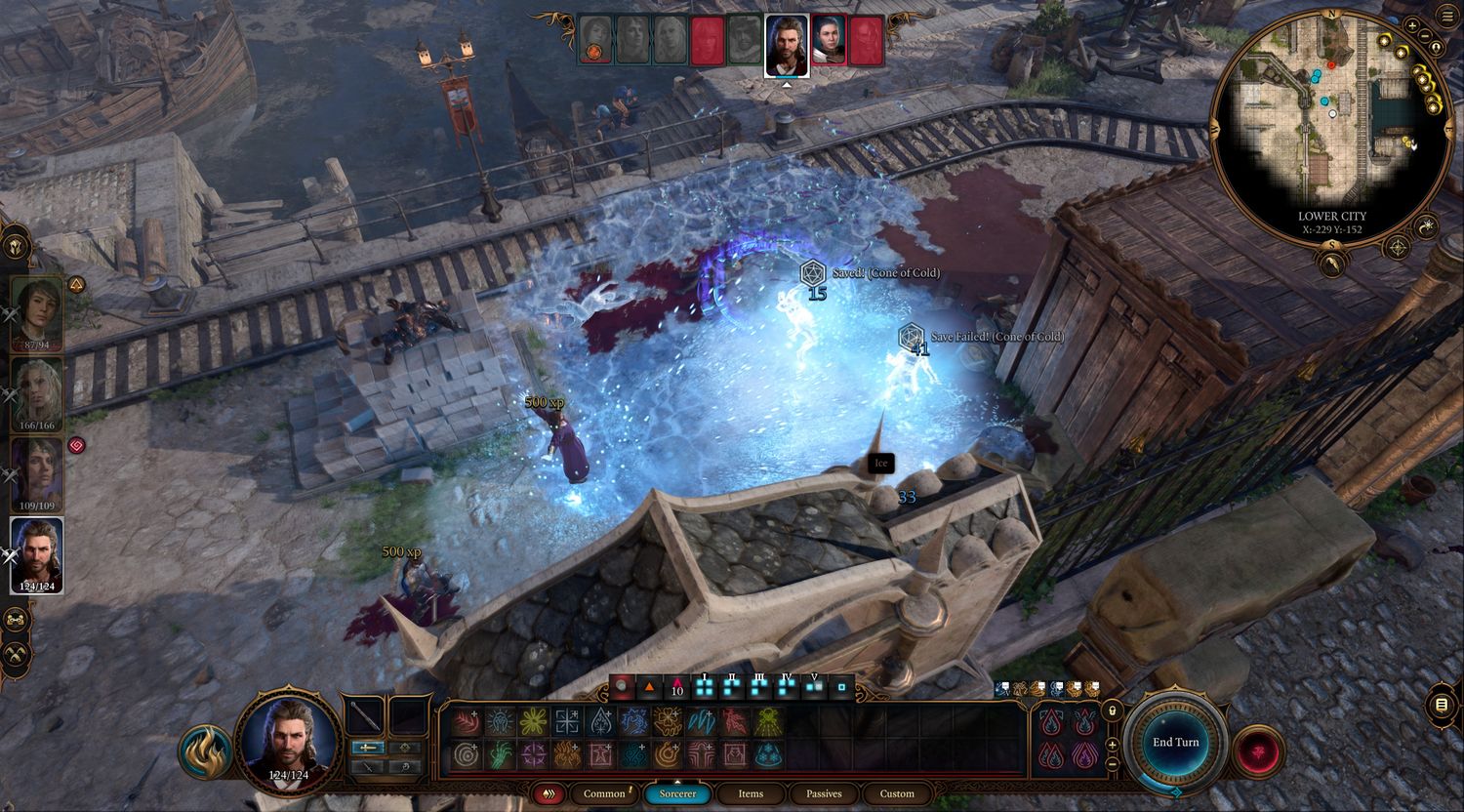This screenshot has height=812, width=1464.
Task: End the current combat turn
Action: tap(1175, 743)
